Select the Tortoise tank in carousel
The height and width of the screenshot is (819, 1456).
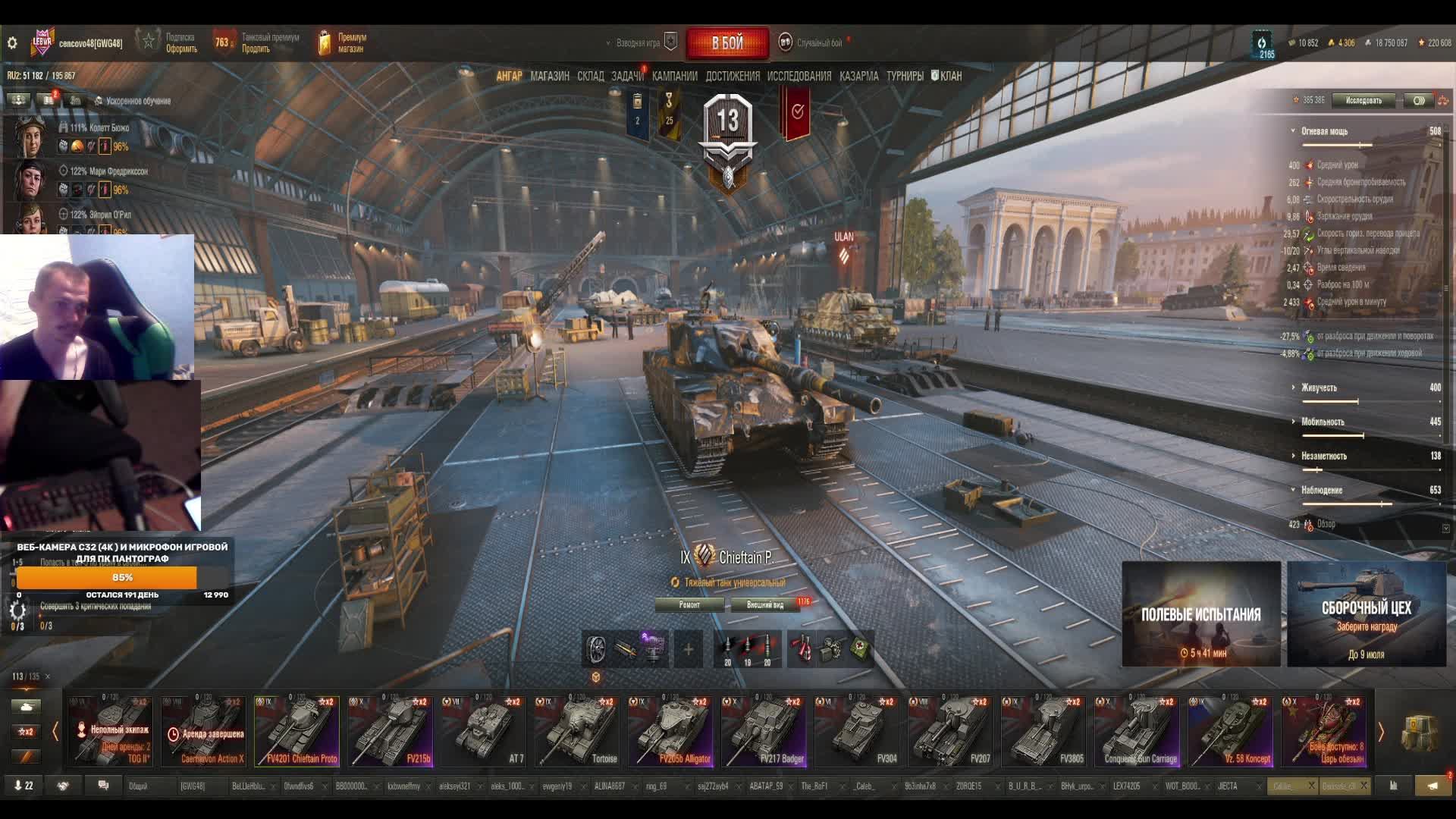tap(577, 731)
